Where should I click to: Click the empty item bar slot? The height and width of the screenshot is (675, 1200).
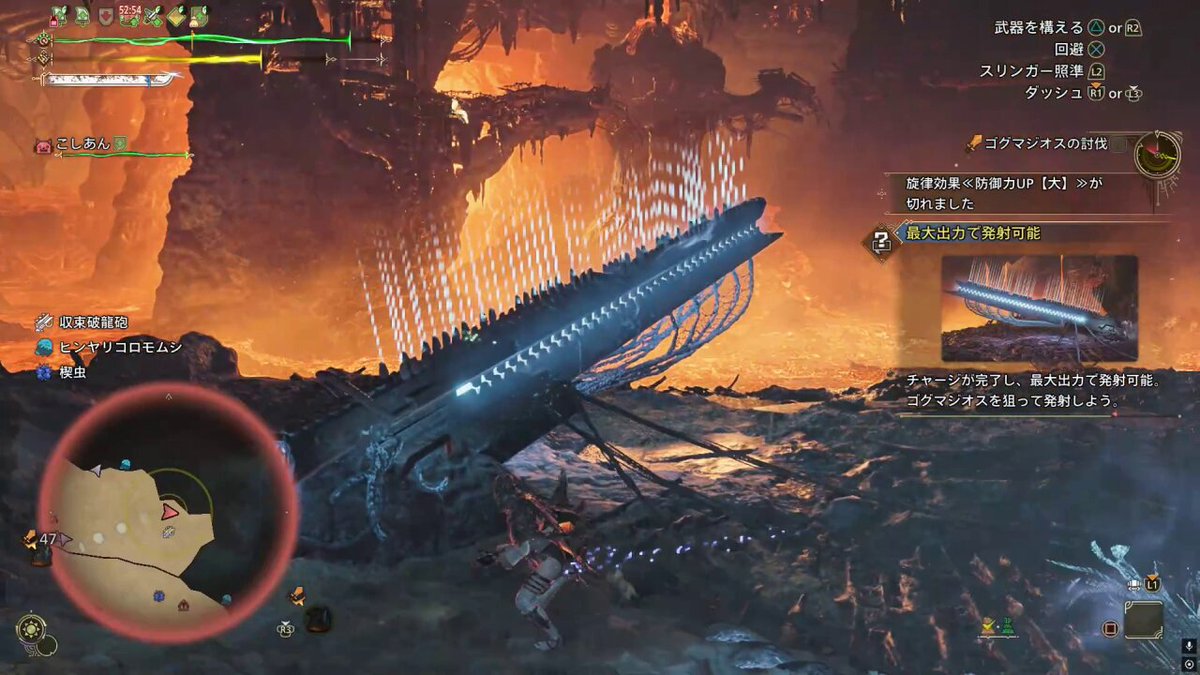point(1143,620)
